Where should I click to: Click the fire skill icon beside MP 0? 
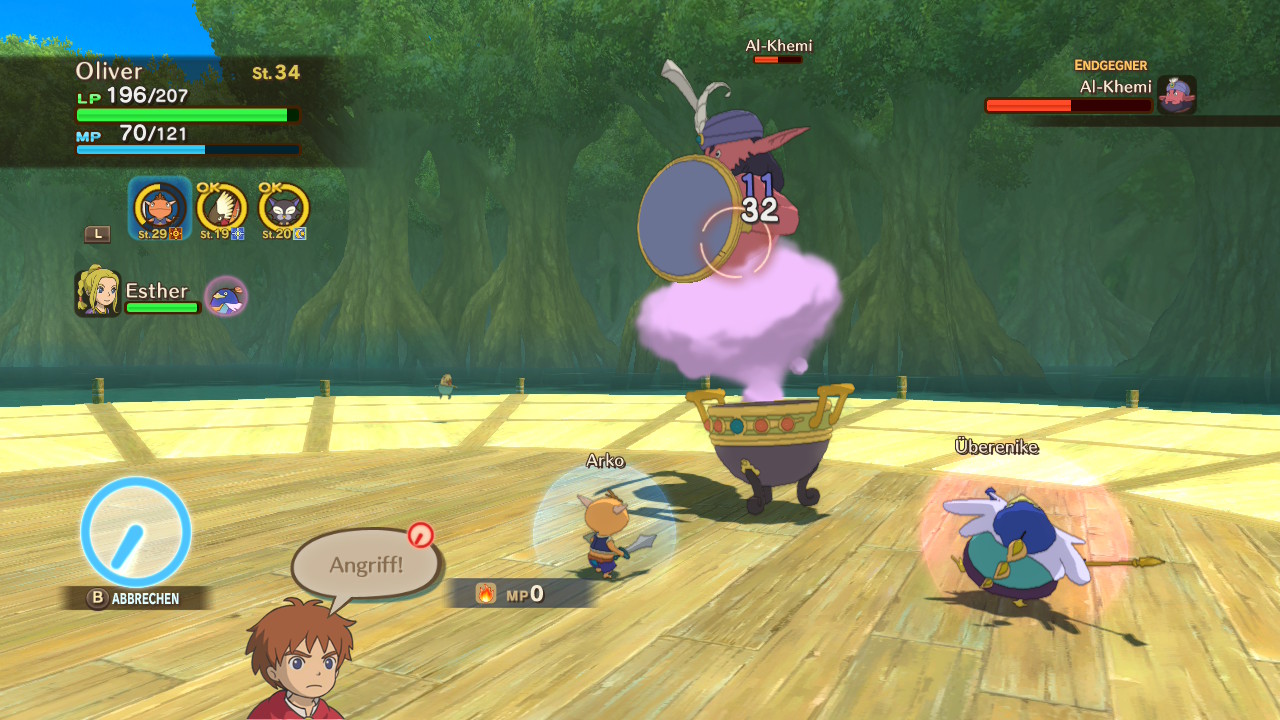[x=486, y=594]
